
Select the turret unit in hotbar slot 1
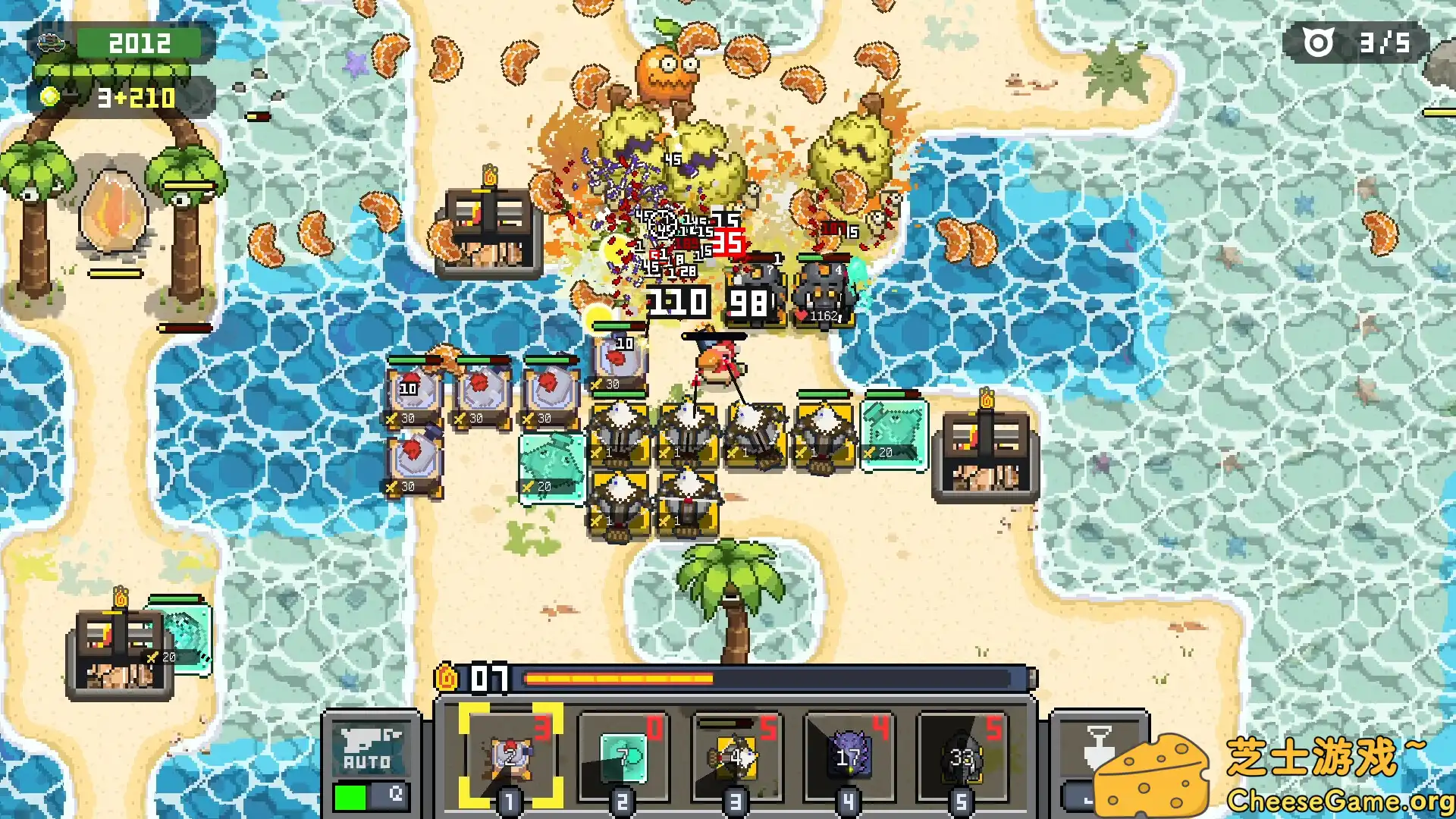509,756
